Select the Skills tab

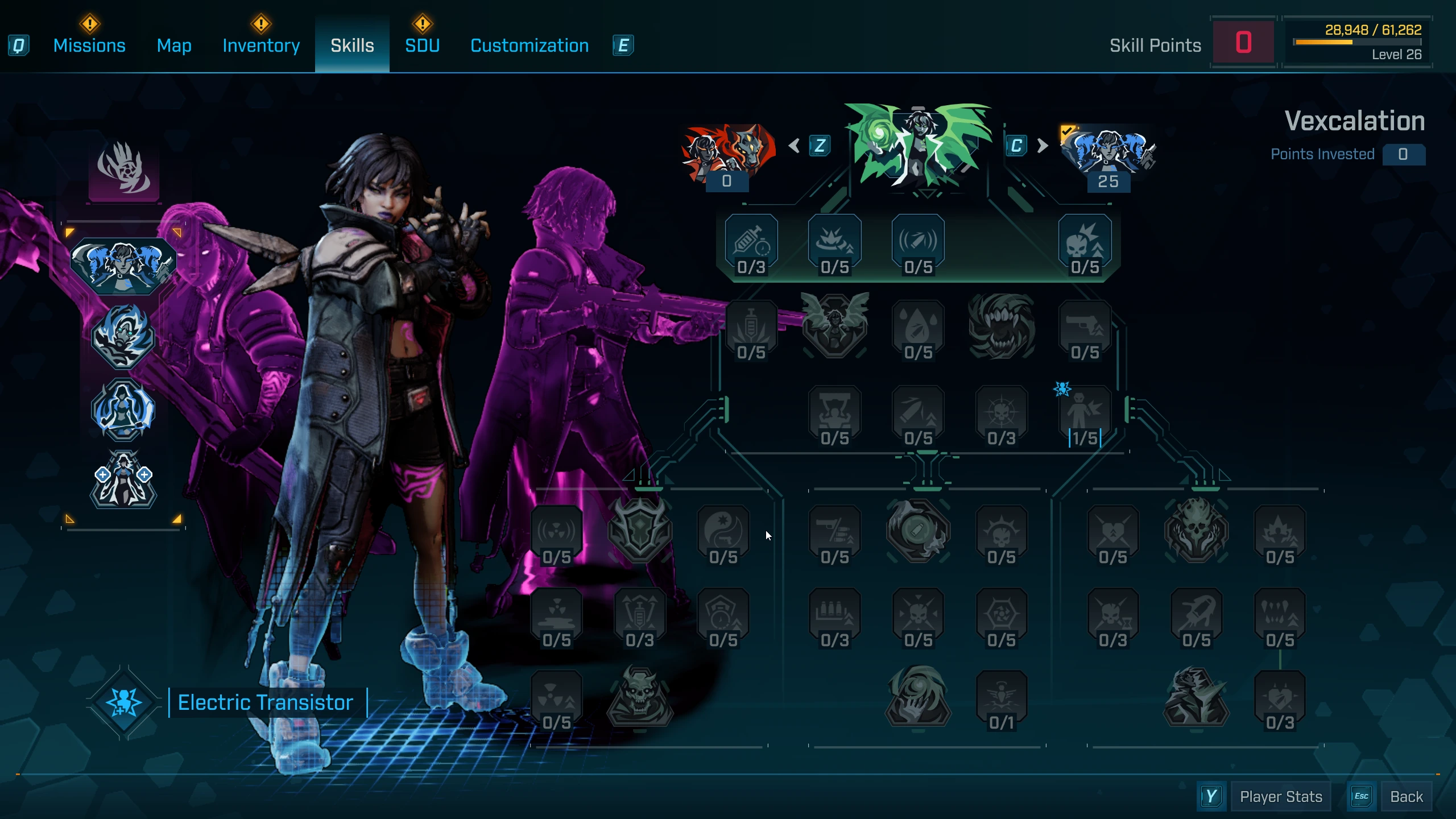pyautogui.click(x=352, y=45)
